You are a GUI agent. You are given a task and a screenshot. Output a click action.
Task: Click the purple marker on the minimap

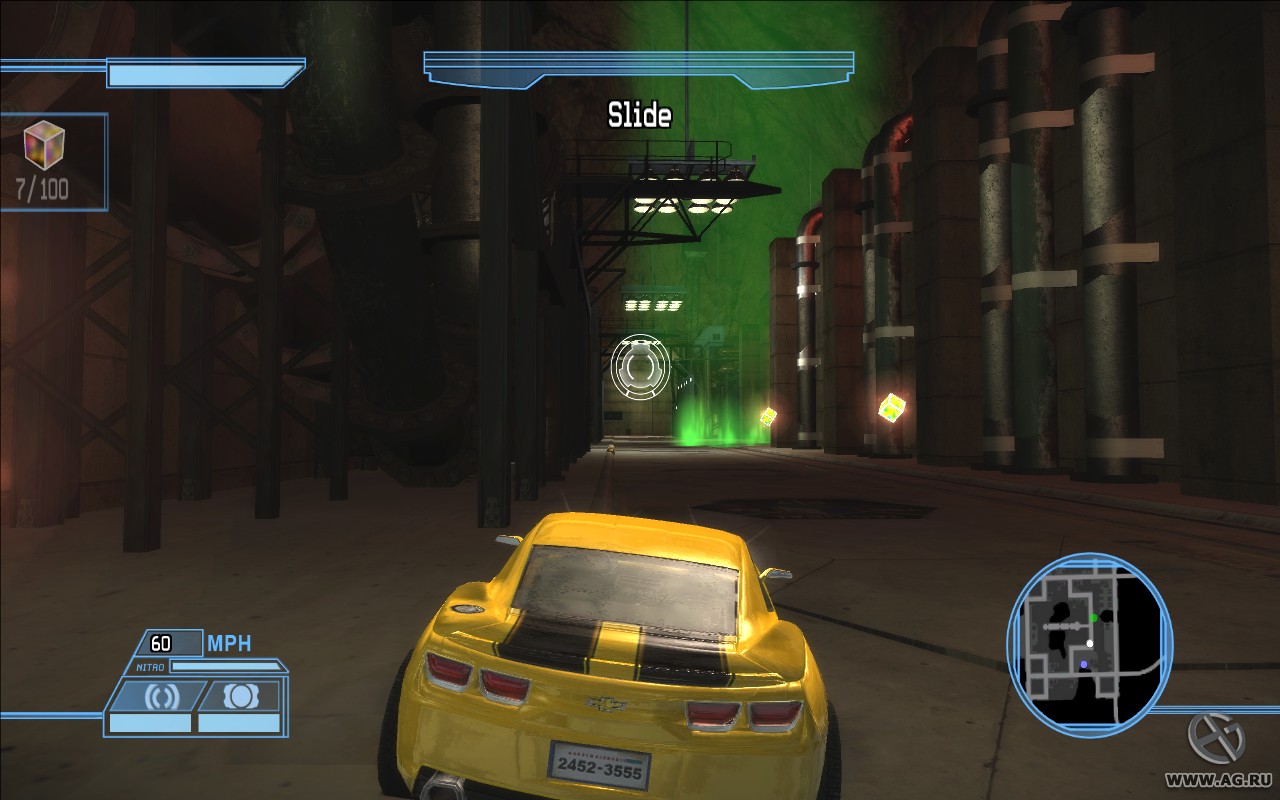pos(1083,662)
